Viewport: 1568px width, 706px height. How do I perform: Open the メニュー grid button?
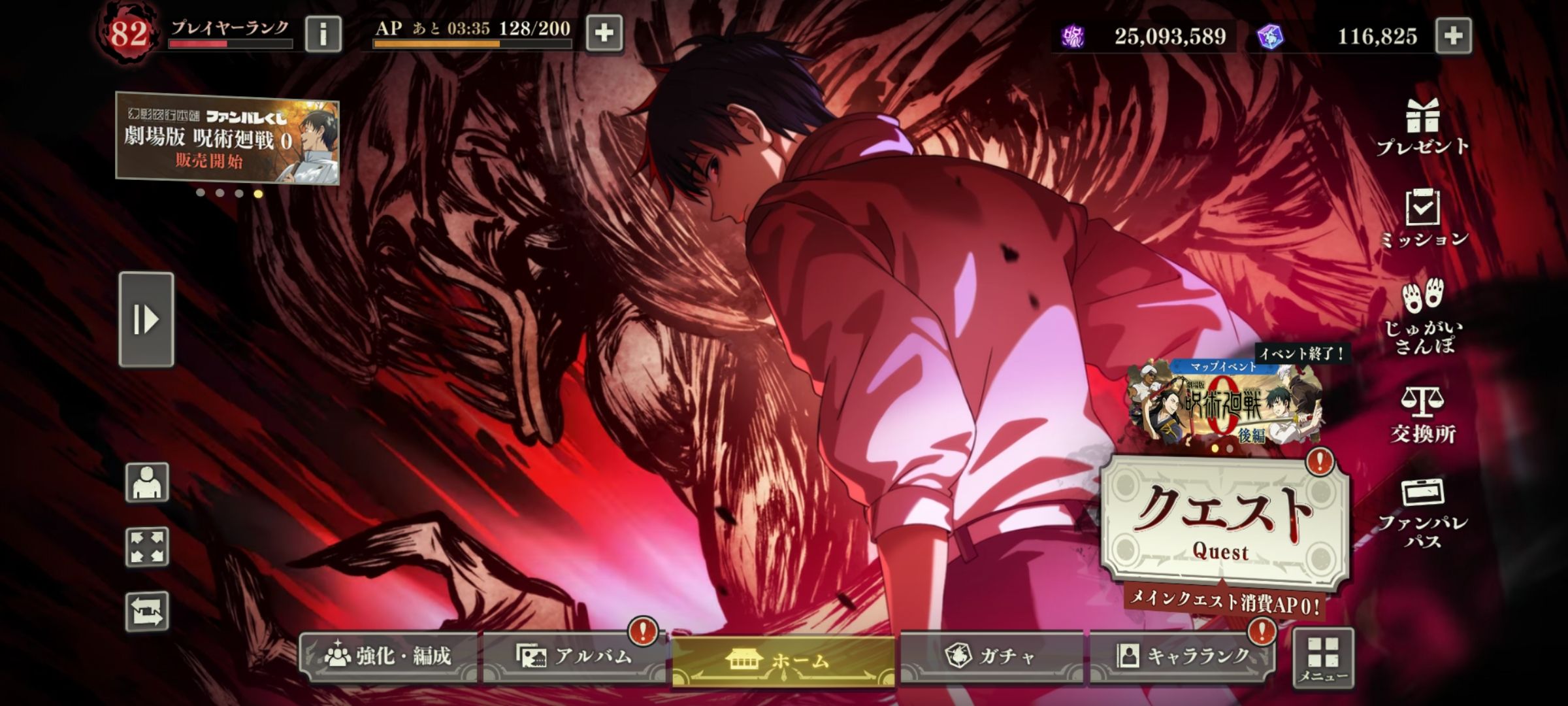point(1323,658)
